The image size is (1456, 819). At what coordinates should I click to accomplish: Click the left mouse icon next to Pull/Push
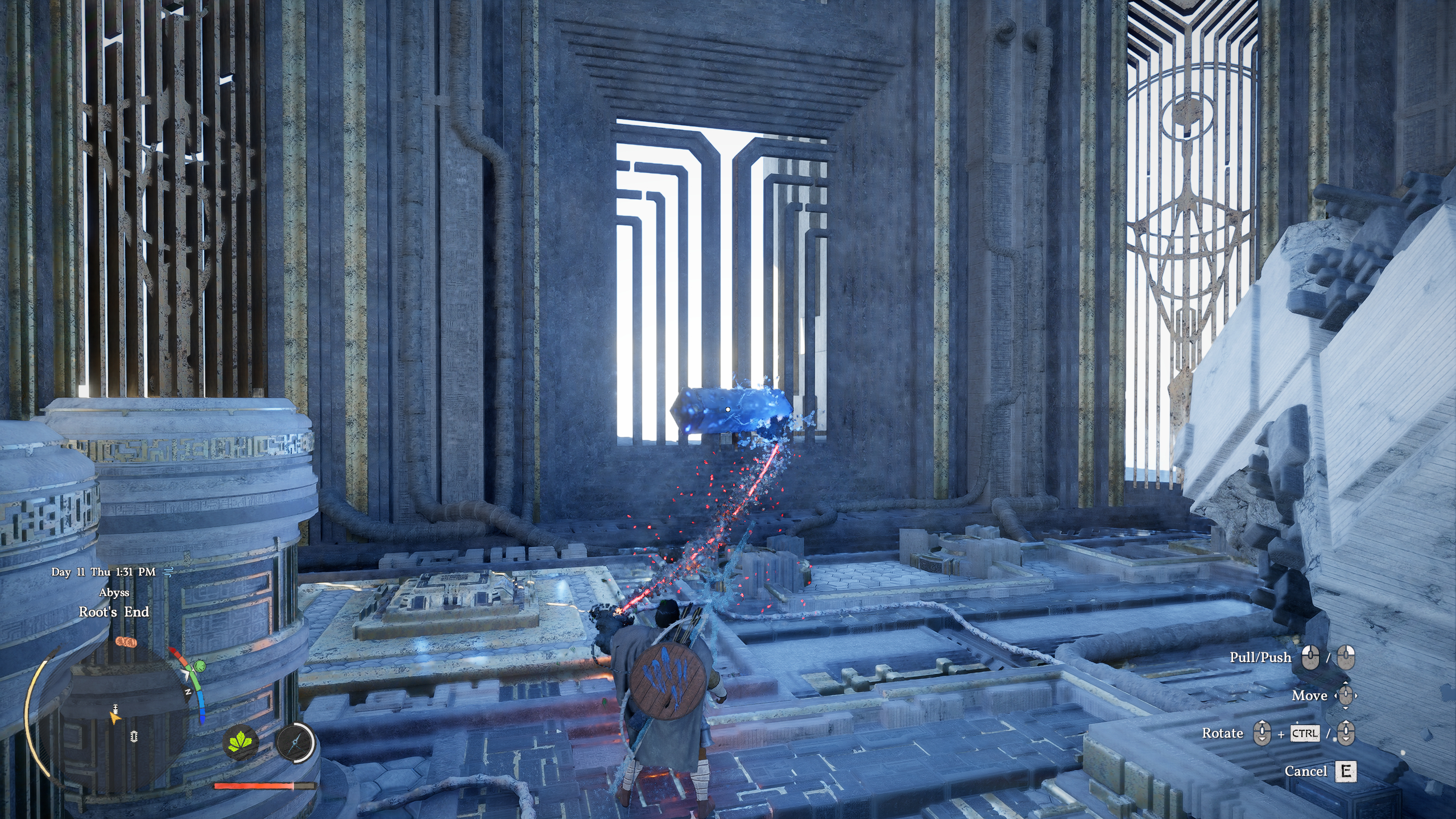point(1310,657)
